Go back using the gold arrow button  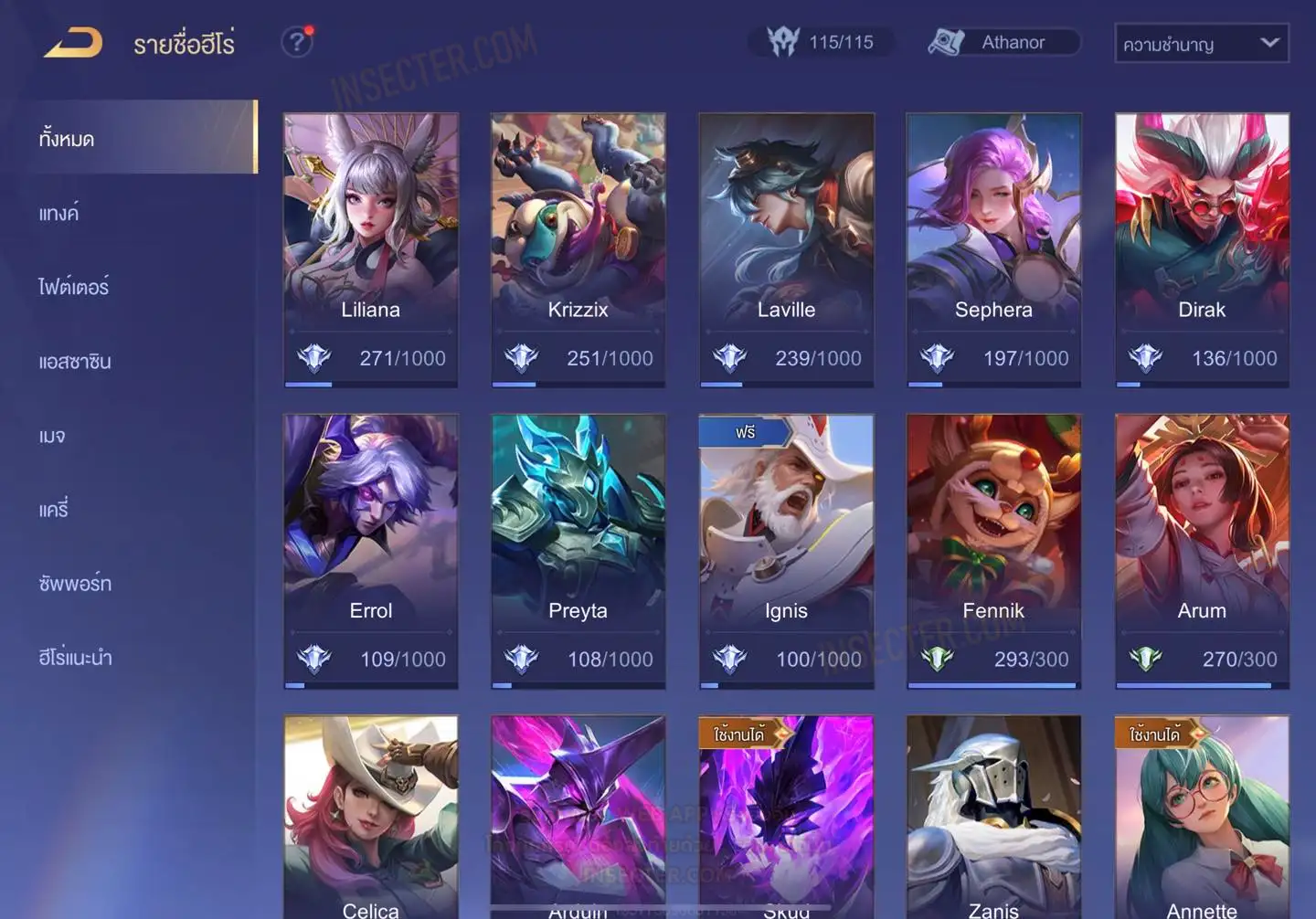click(73, 43)
